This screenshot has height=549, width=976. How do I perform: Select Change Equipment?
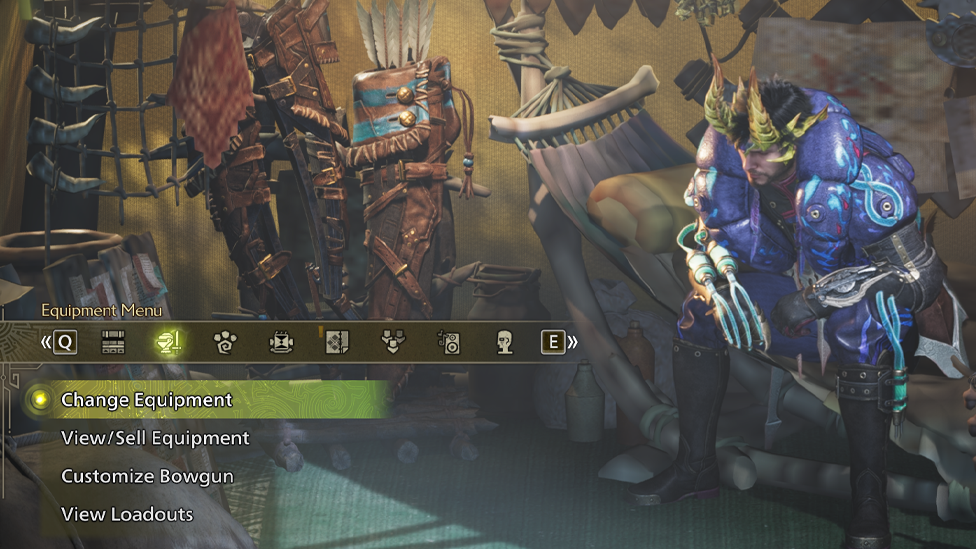point(146,400)
